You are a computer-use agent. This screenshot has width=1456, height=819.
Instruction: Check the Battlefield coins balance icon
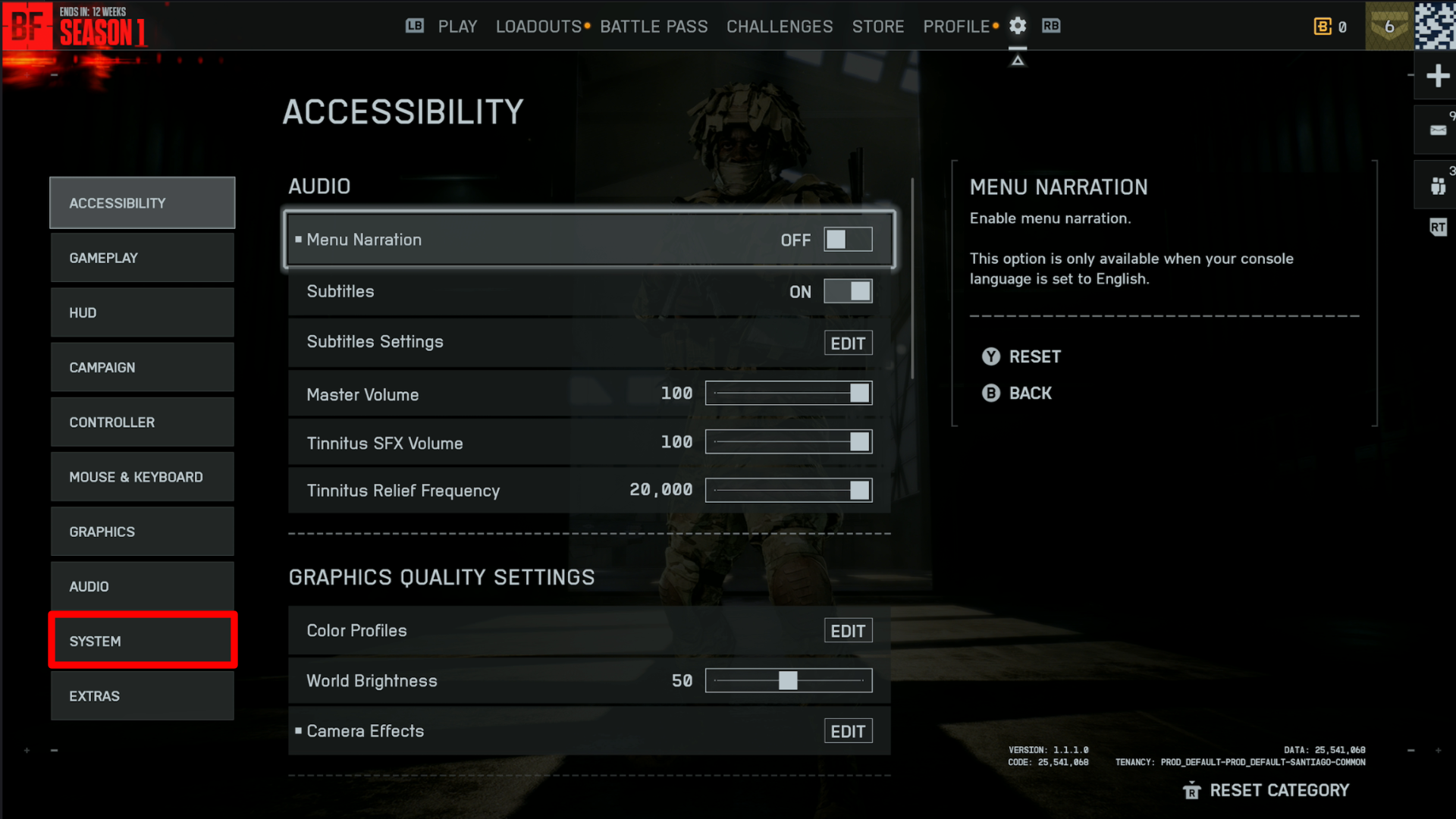[x=1323, y=26]
